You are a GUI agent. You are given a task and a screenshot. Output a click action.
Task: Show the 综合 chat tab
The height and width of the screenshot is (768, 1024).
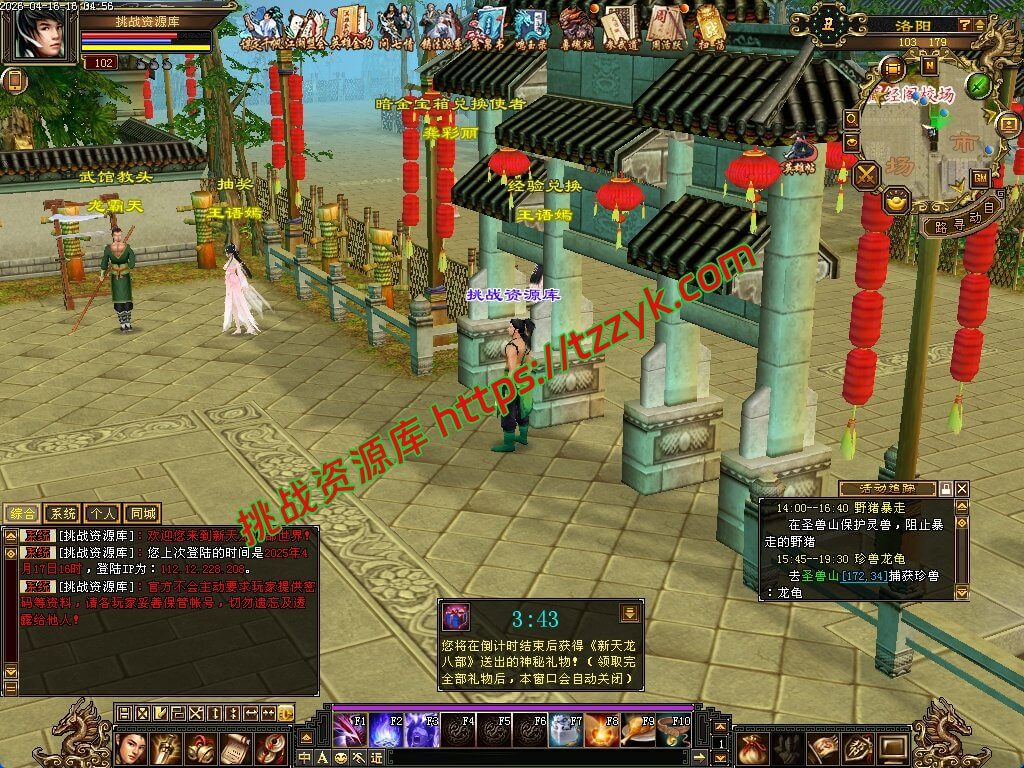pyautogui.click(x=22, y=514)
